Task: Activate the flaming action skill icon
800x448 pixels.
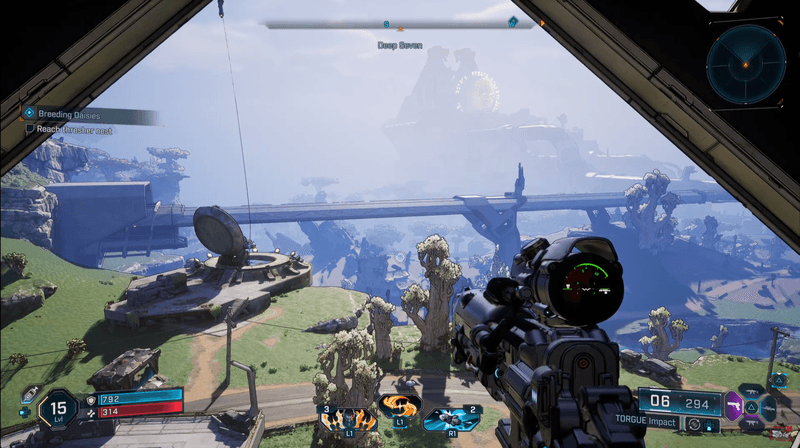Action: point(346,416)
